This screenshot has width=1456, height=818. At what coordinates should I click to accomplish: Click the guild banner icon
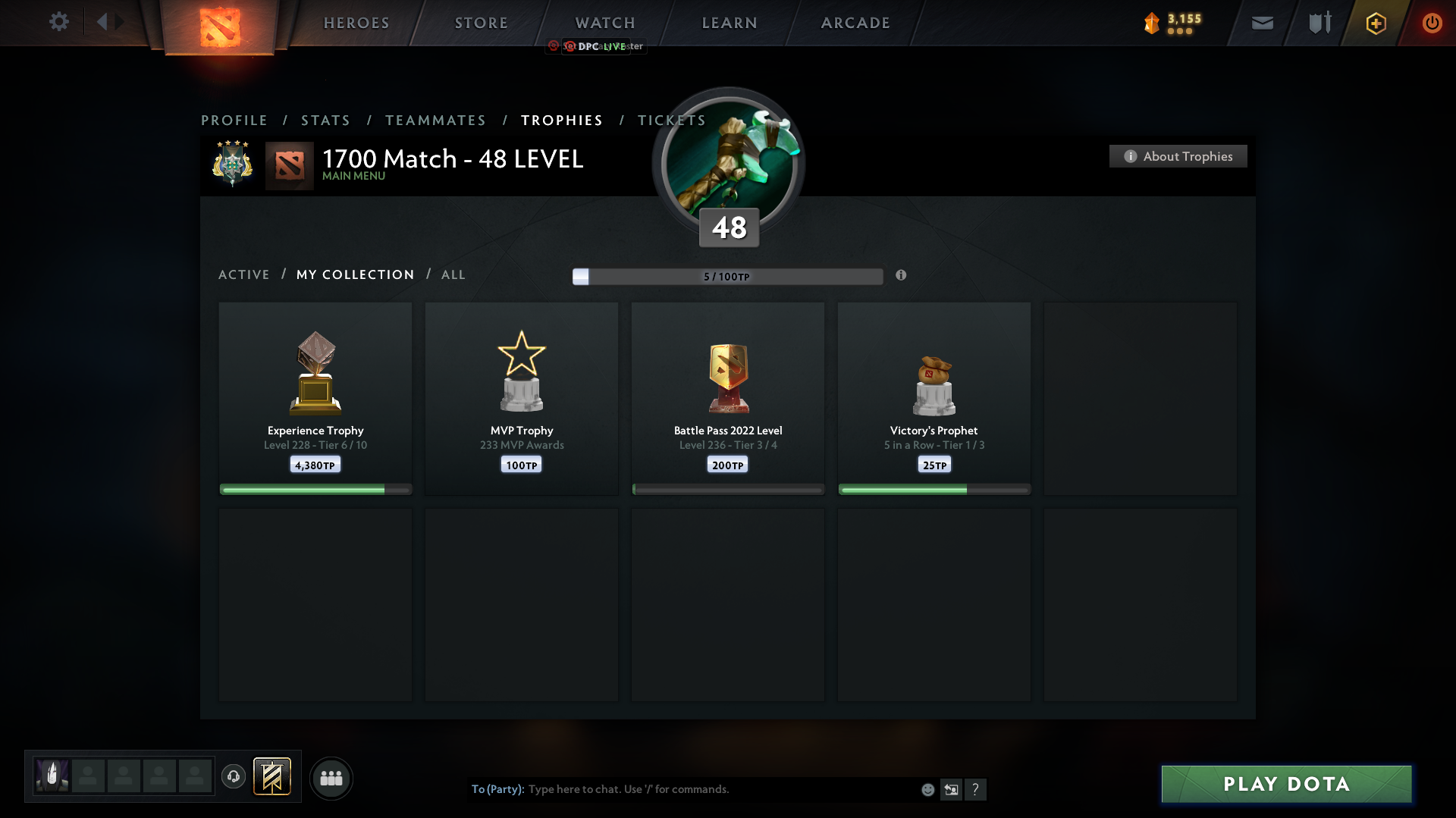click(273, 777)
